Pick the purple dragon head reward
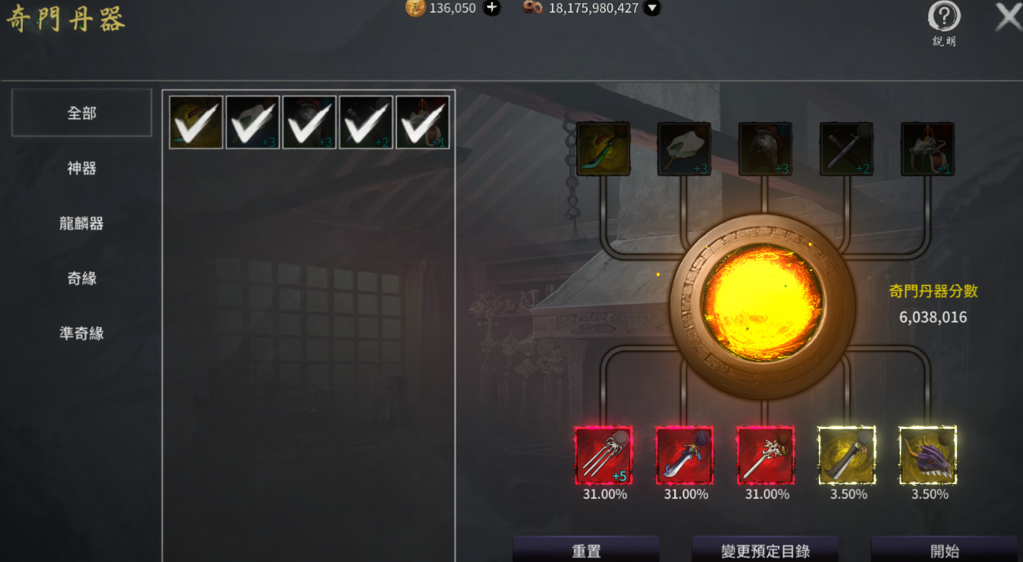Screen dimensions: 1023x562 927,455
